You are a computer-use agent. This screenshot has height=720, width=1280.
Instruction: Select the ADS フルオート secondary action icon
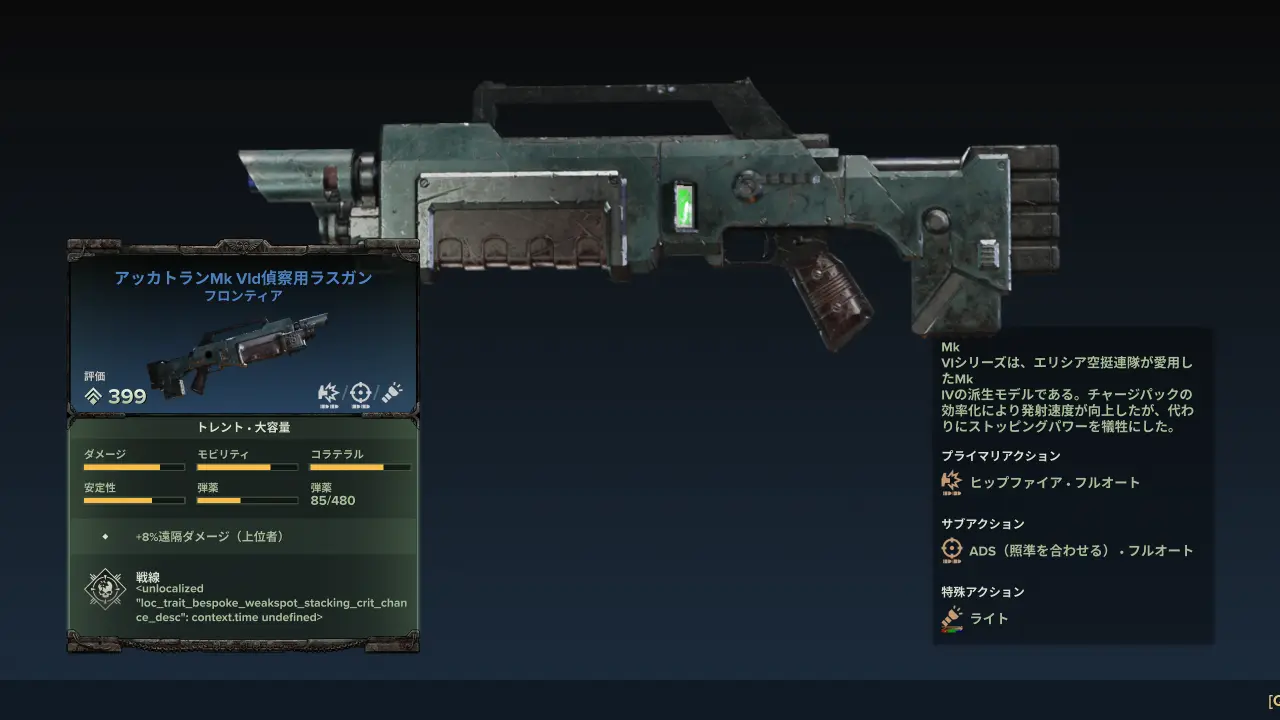[x=951, y=551]
